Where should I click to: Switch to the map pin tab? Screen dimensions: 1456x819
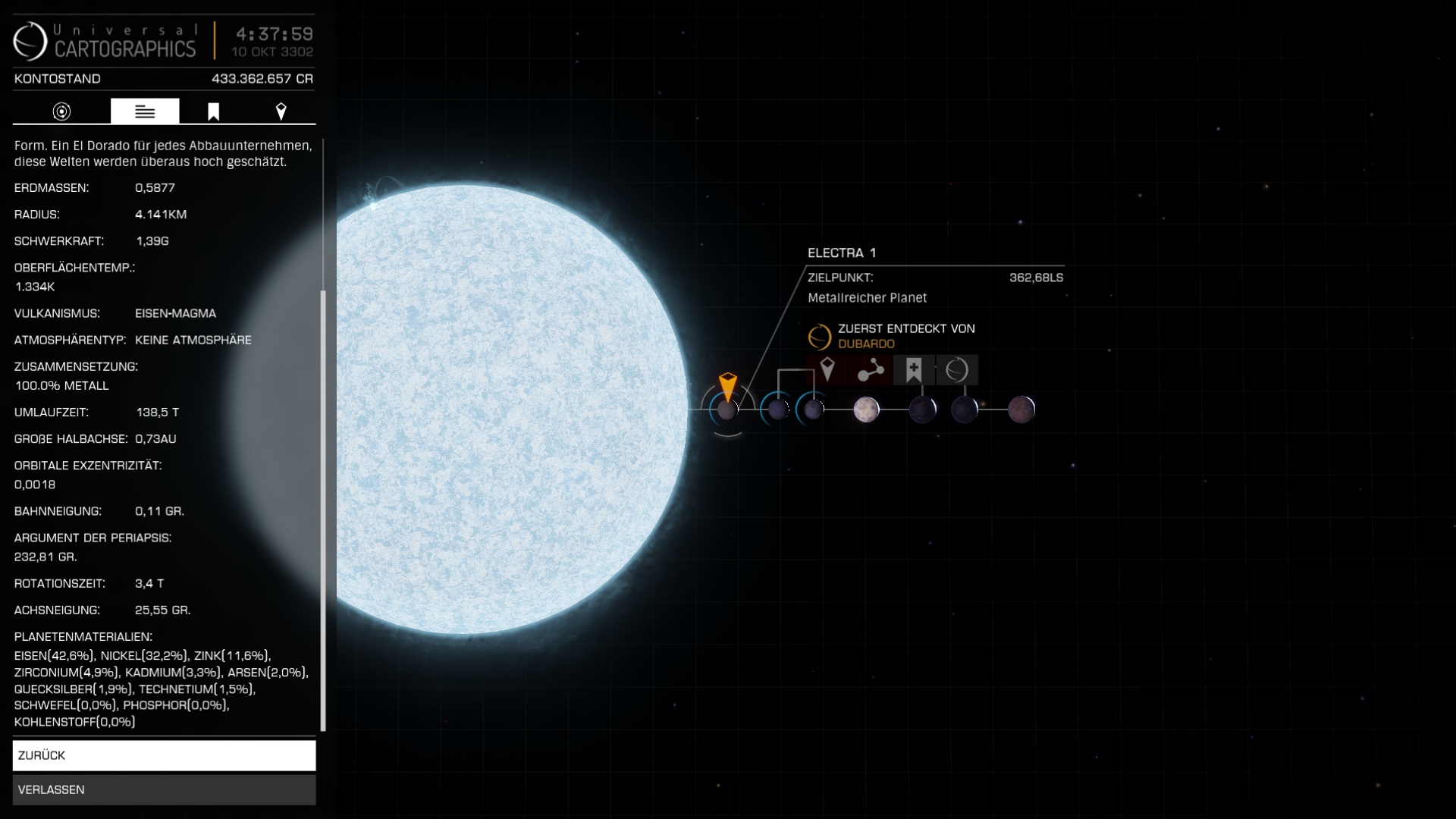coord(281,111)
